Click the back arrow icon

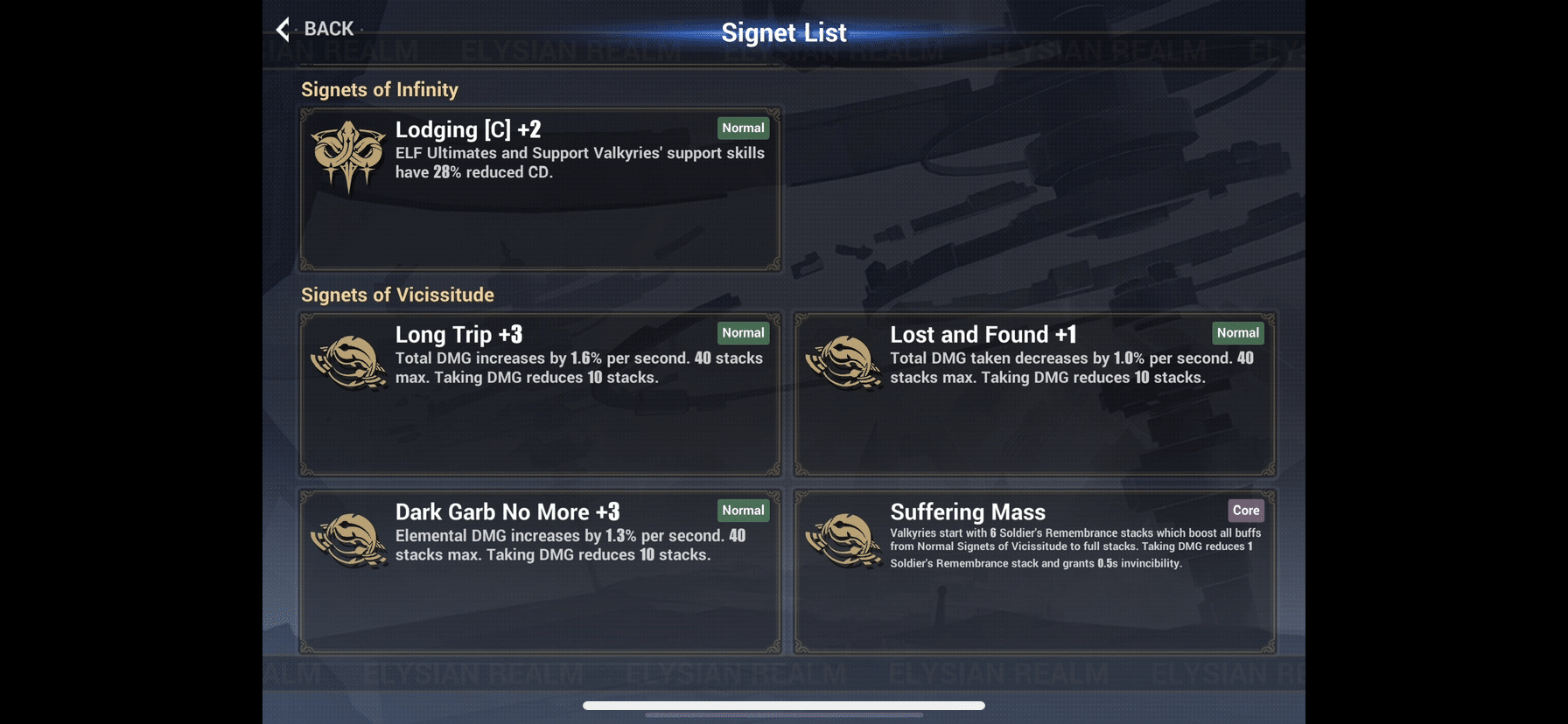tap(282, 28)
